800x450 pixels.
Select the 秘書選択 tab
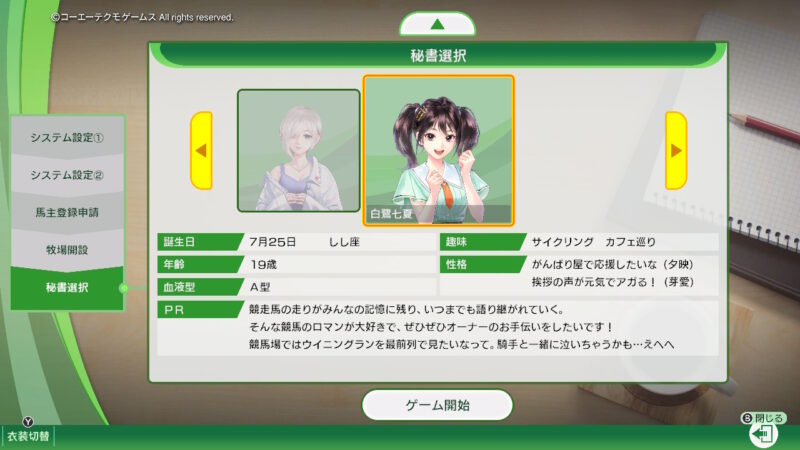pos(67,288)
